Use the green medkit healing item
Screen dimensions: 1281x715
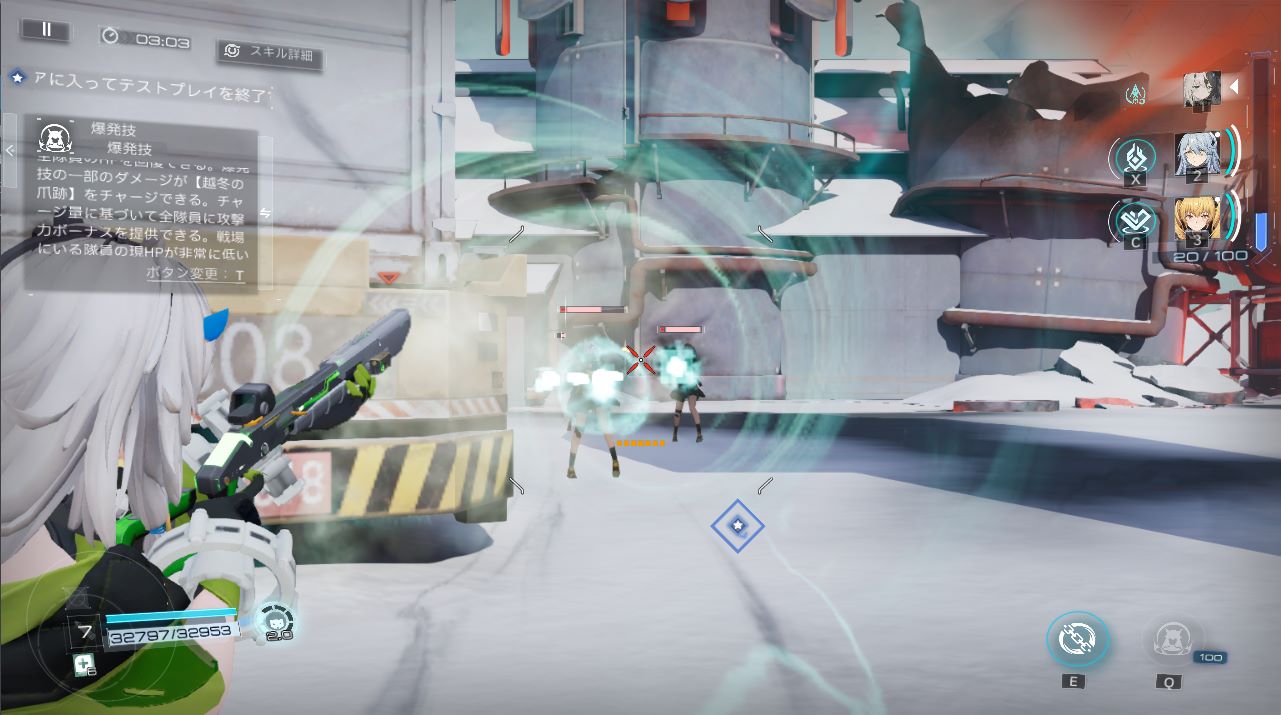point(84,665)
